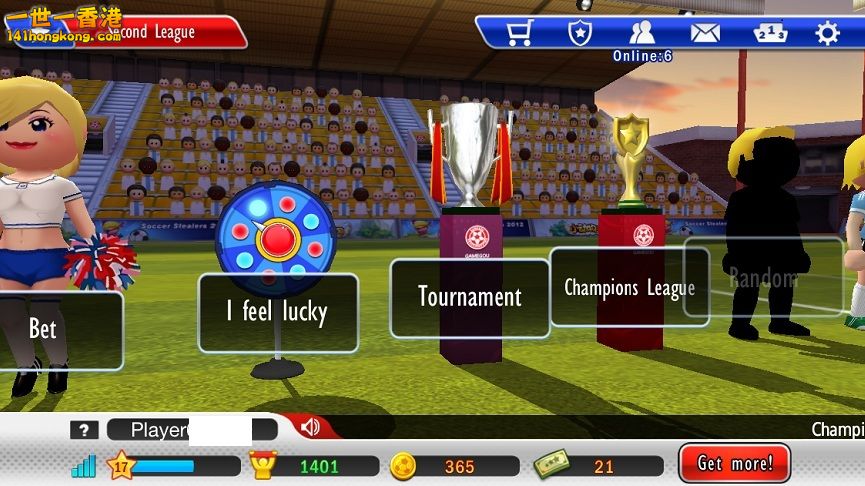Viewport: 865px width, 486px height.
Task: Check the mail envelope inbox
Action: (705, 33)
